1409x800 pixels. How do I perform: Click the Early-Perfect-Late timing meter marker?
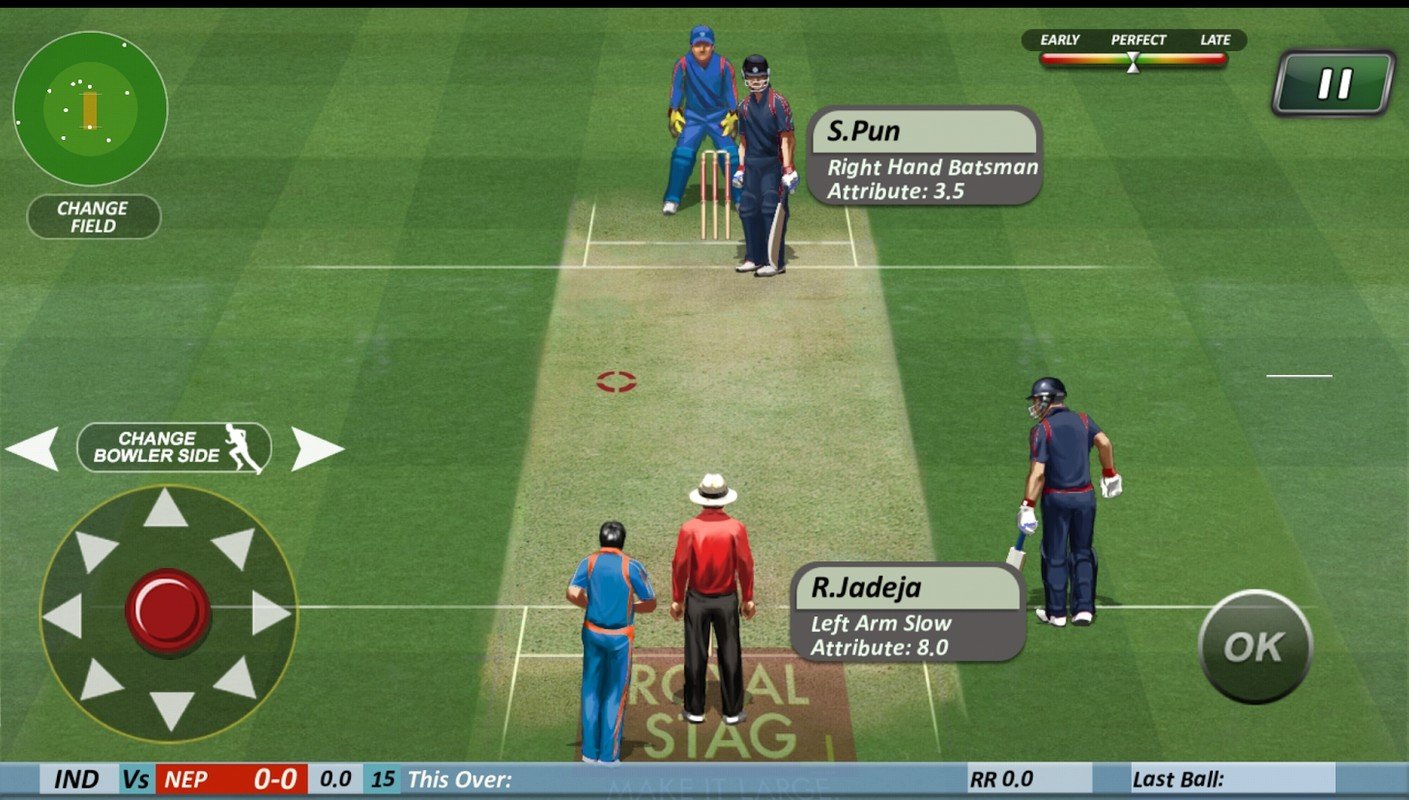pyautogui.click(x=1133, y=62)
